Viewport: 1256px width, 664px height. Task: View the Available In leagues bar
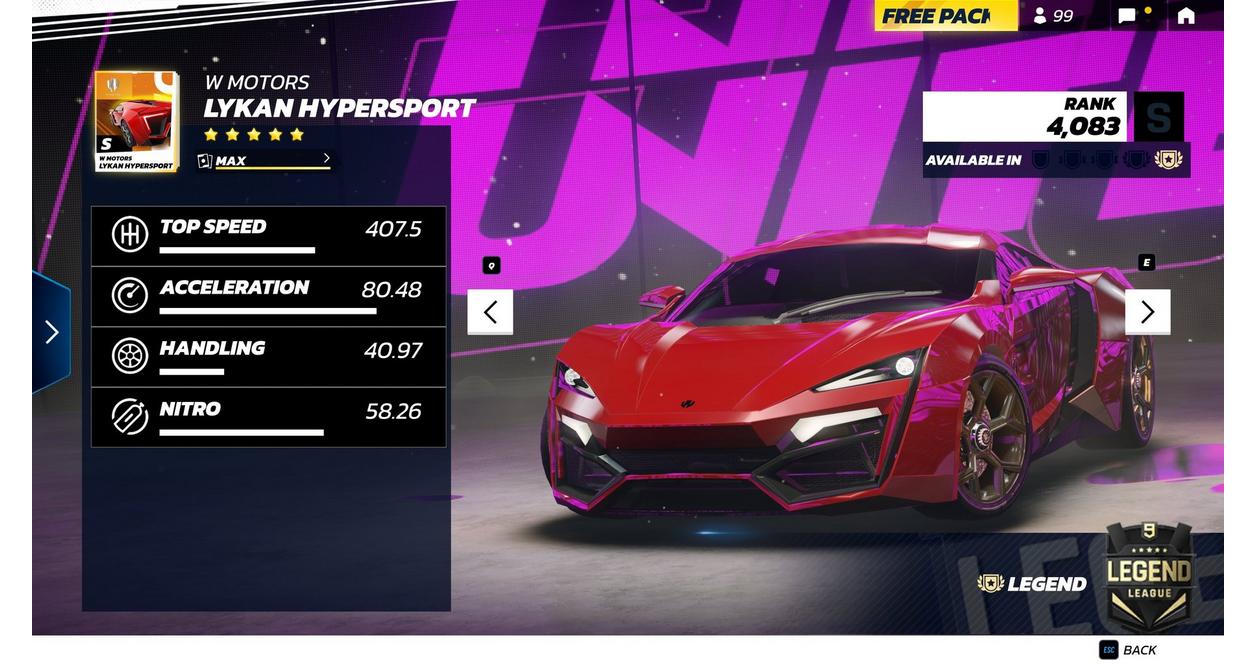point(1055,160)
